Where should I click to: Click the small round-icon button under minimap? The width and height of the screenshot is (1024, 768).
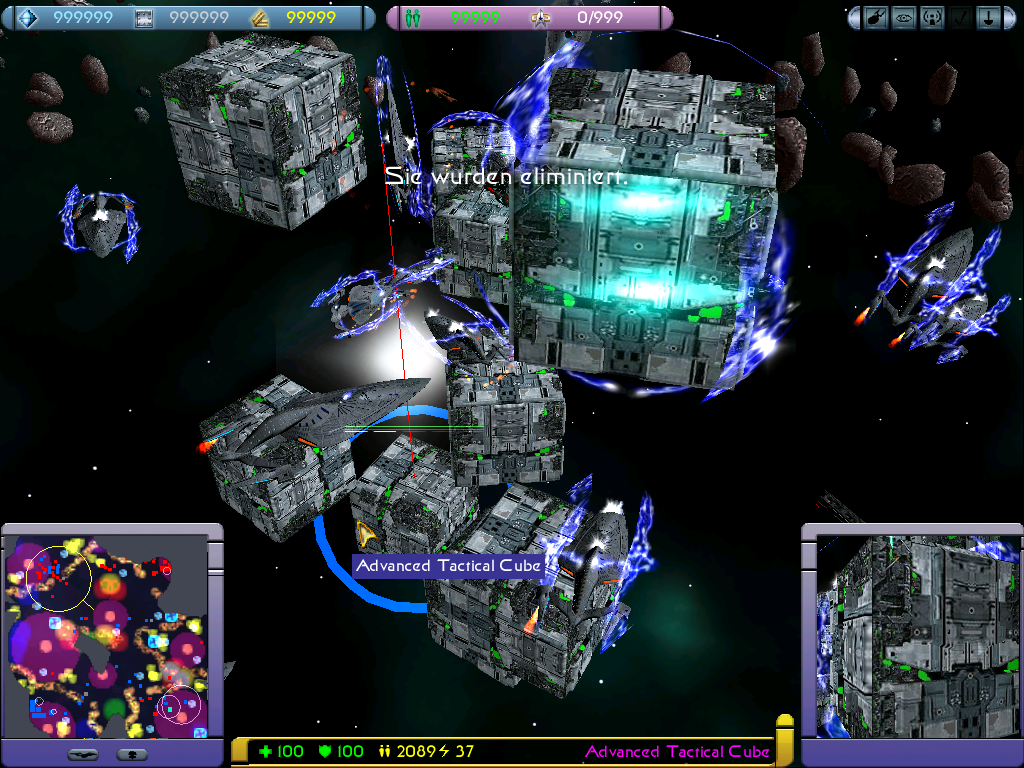(x=133, y=753)
